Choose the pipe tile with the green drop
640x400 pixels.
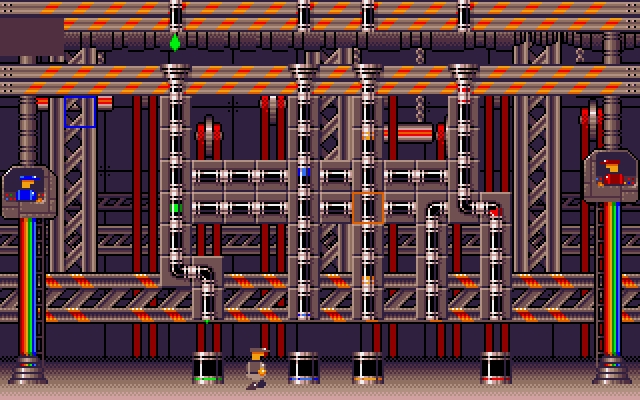click(x=176, y=208)
